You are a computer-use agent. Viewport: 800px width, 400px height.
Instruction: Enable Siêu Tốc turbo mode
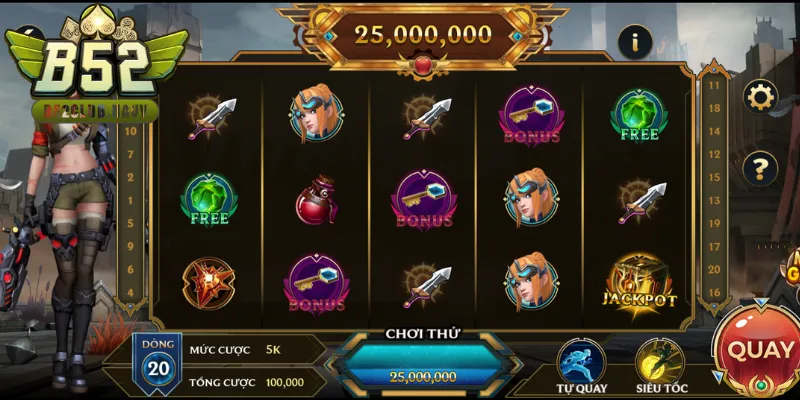click(x=659, y=360)
